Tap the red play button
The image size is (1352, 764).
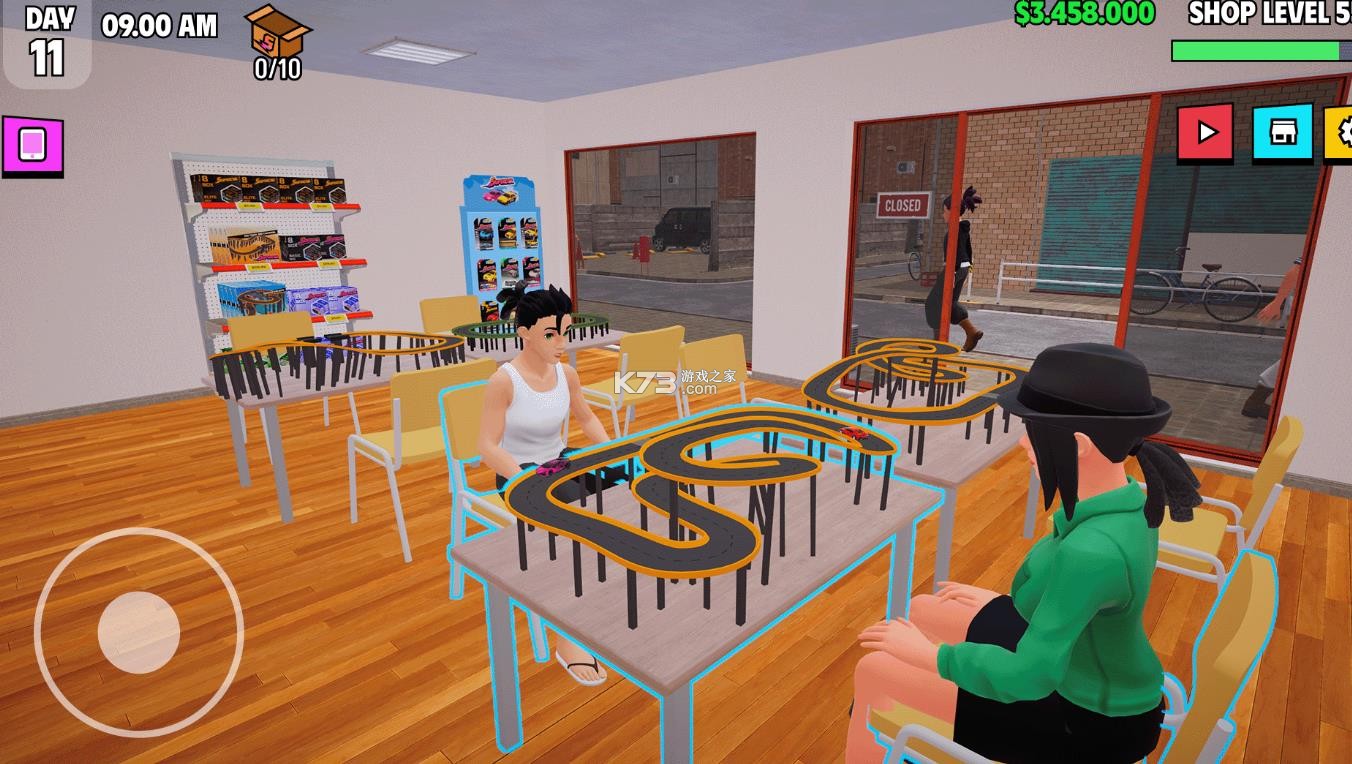pyautogui.click(x=1205, y=132)
